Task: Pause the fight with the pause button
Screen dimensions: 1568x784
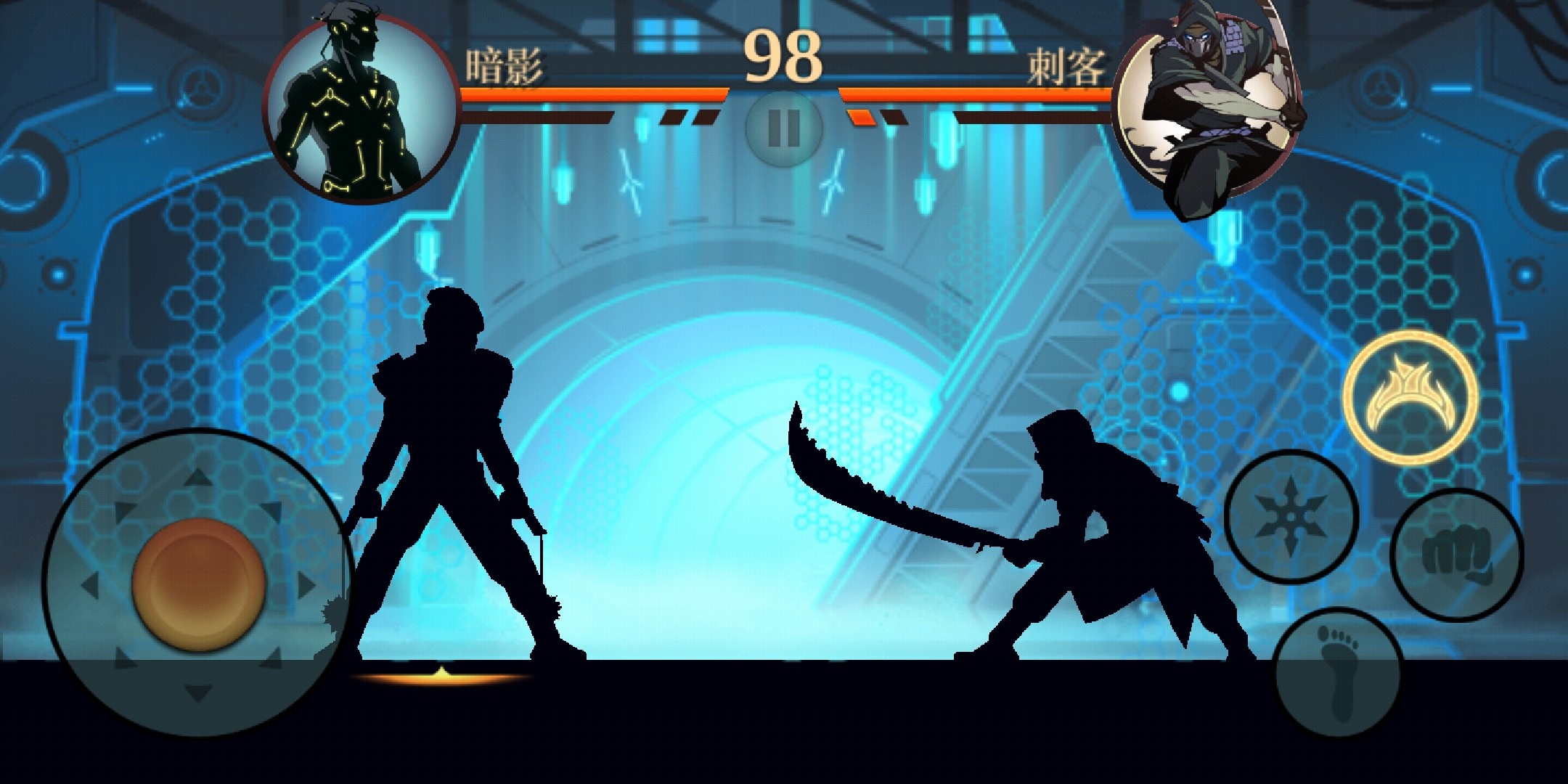Action: (783, 128)
